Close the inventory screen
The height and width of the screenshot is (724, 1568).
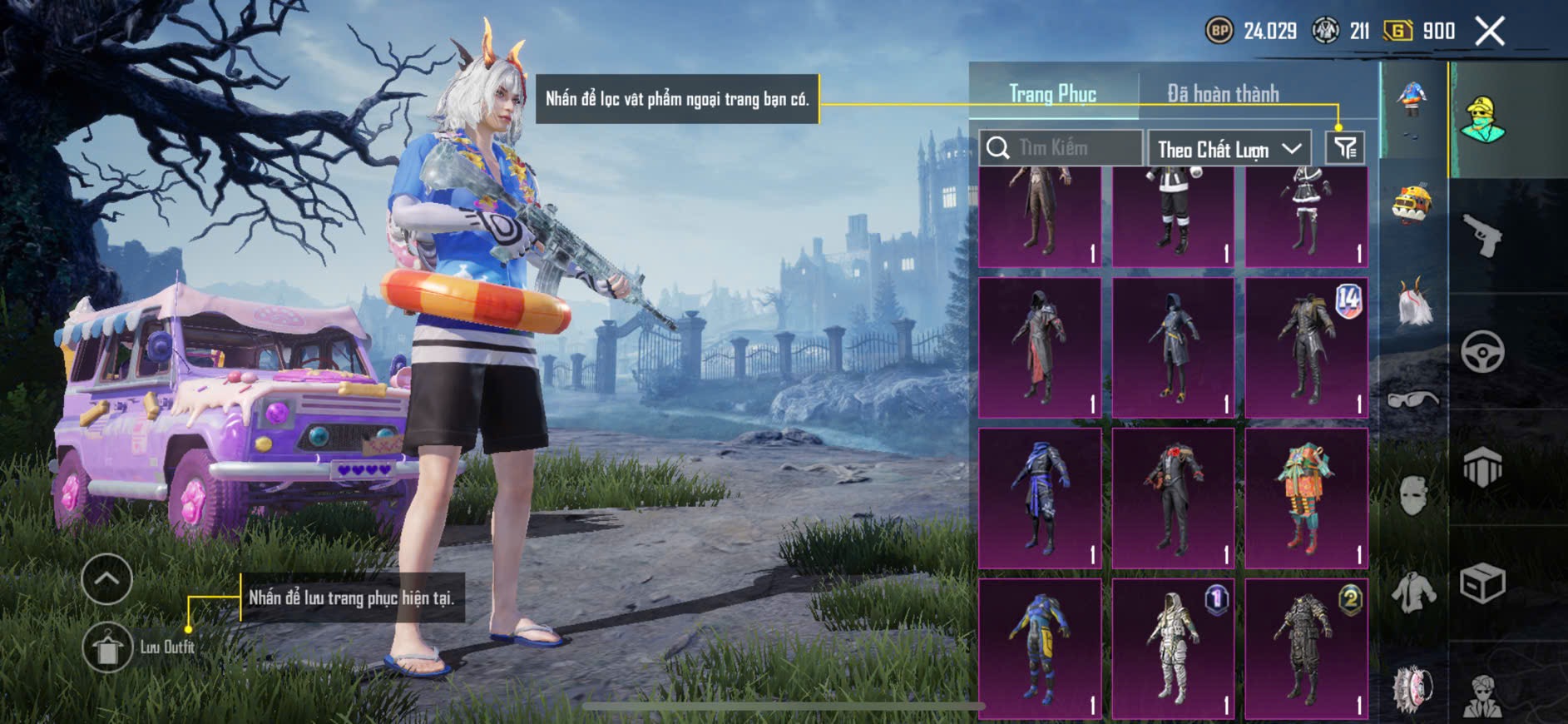pyautogui.click(x=1490, y=32)
